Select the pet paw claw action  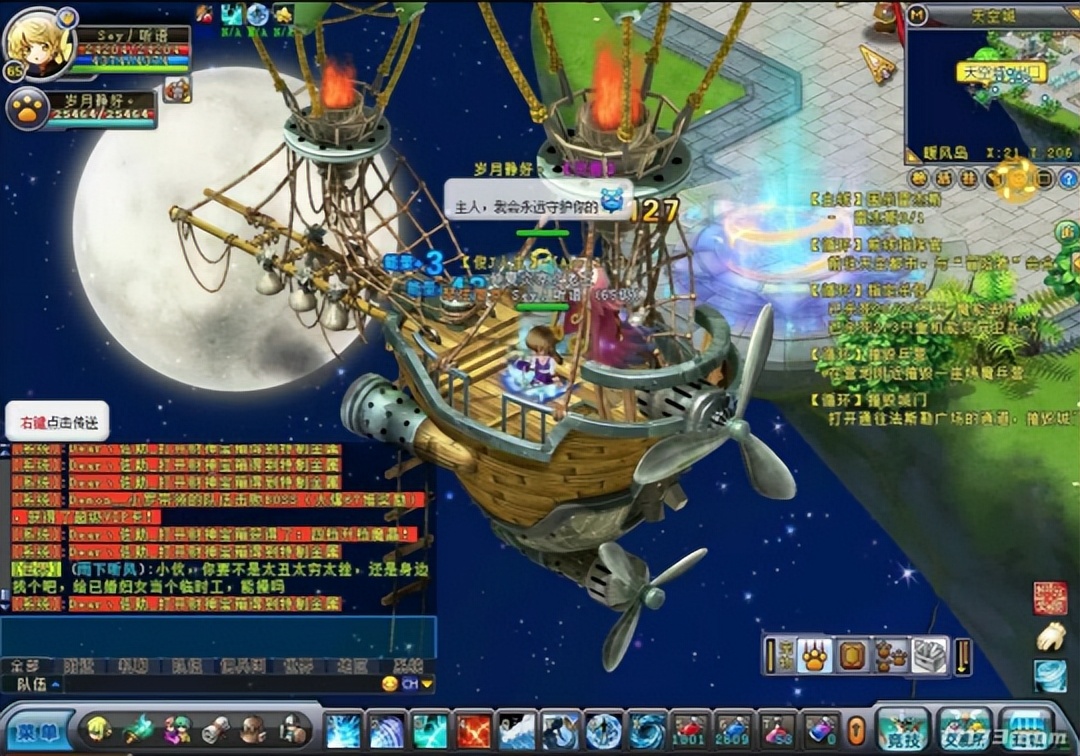pyautogui.click(x=816, y=655)
